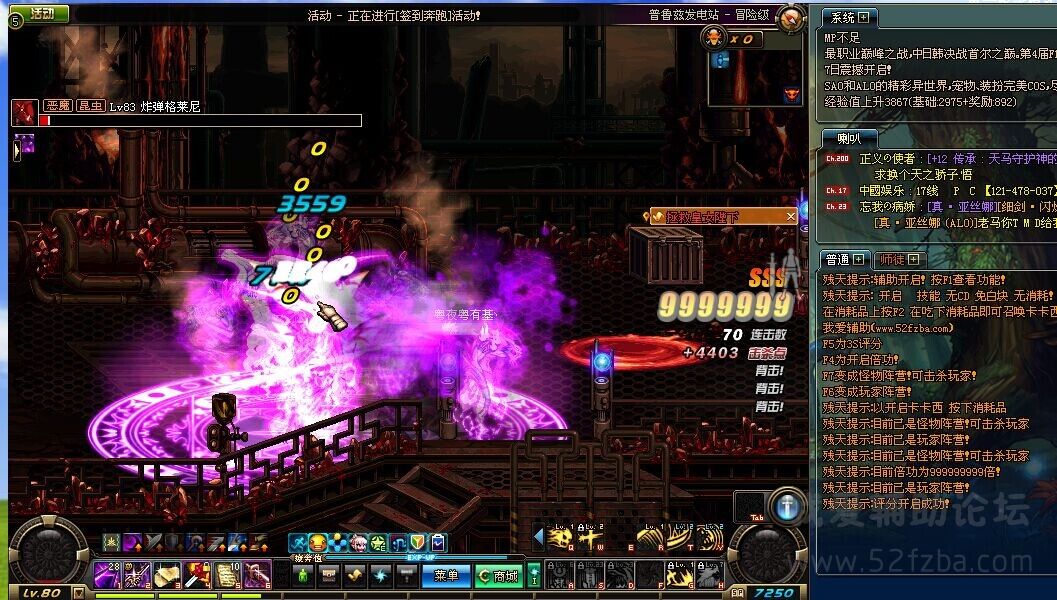This screenshot has width=1057, height=600.
Task: Select the 师徒 chat tab
Action: point(899,259)
